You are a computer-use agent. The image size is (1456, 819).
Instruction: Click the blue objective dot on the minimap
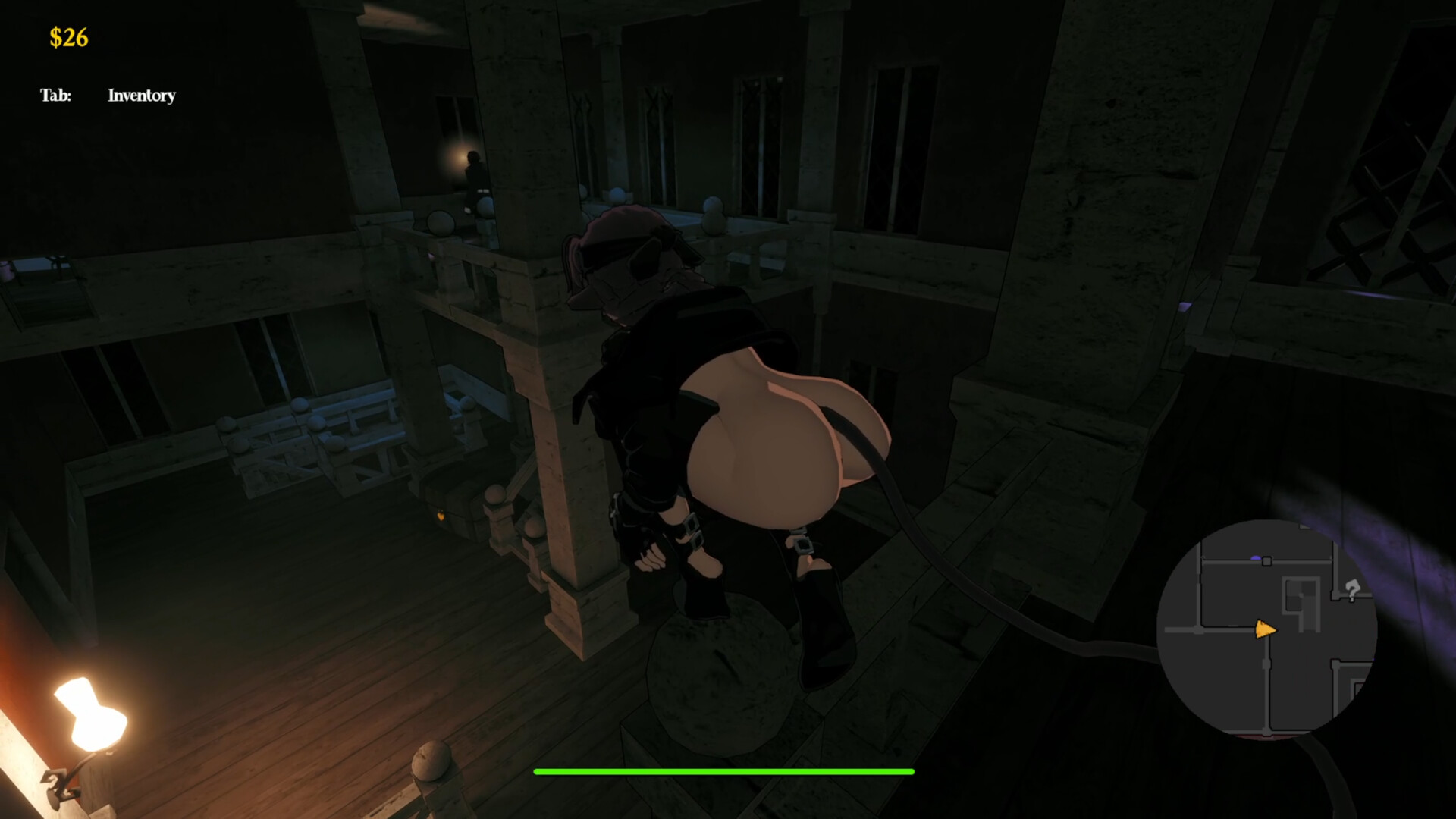click(x=1256, y=557)
